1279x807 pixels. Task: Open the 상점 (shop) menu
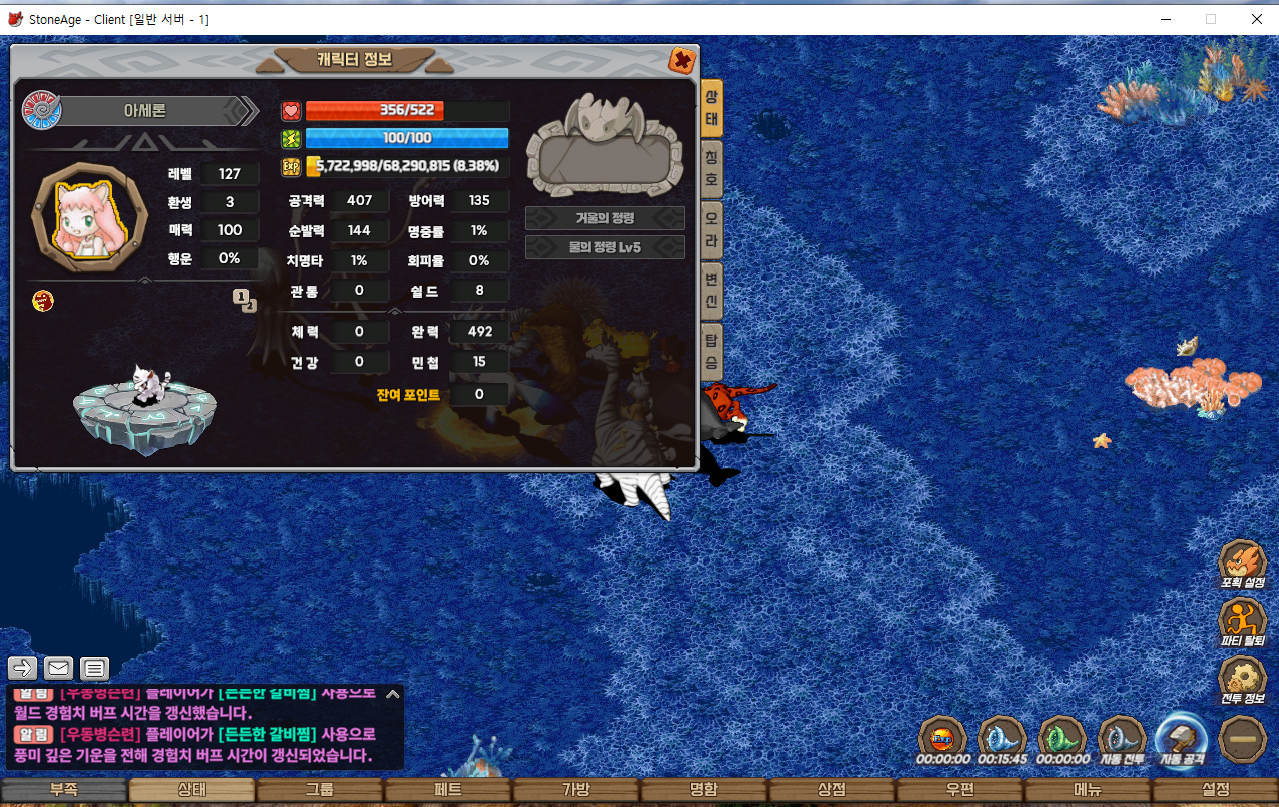tap(831, 790)
